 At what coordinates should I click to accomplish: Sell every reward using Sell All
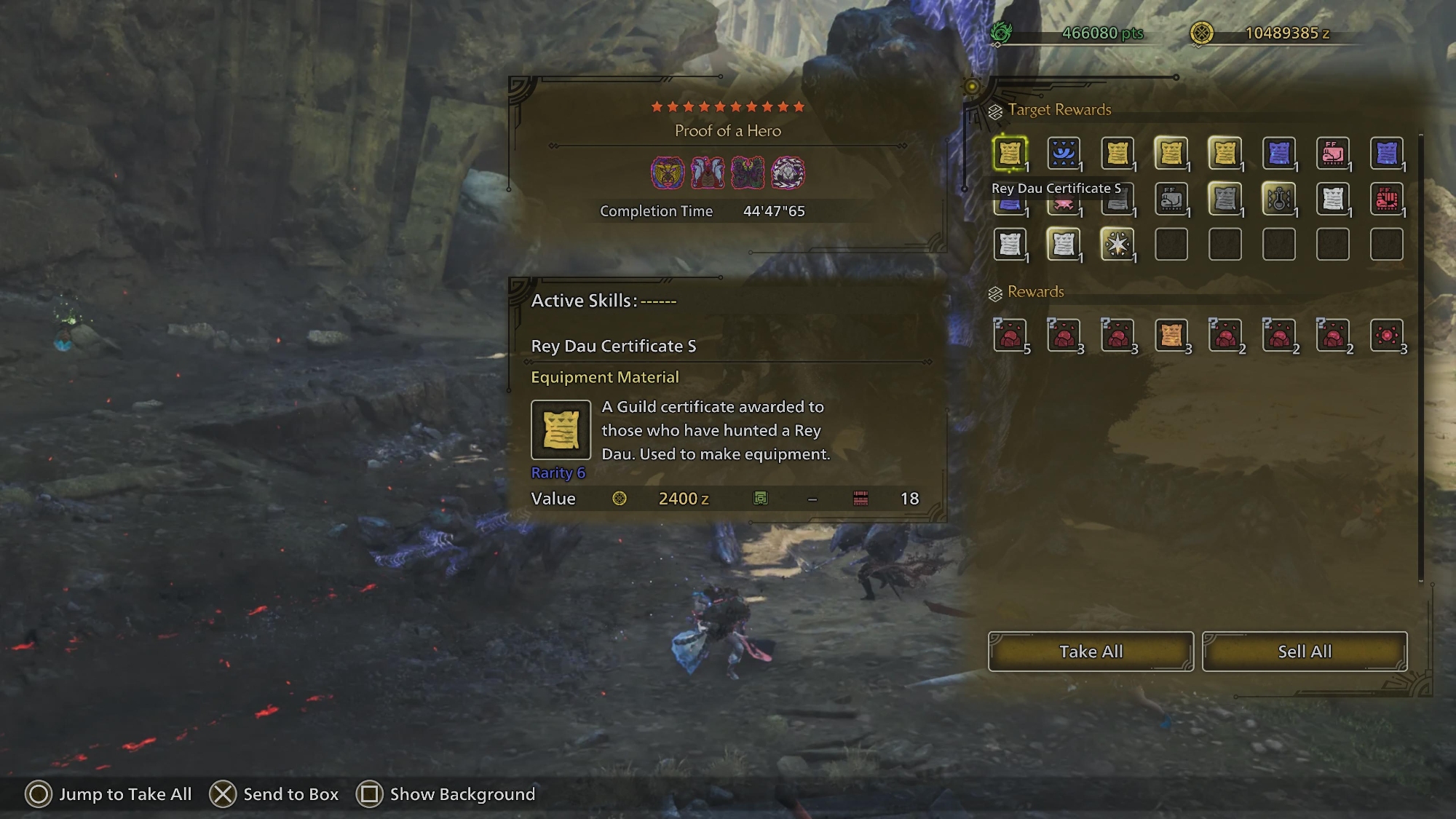pos(1304,652)
